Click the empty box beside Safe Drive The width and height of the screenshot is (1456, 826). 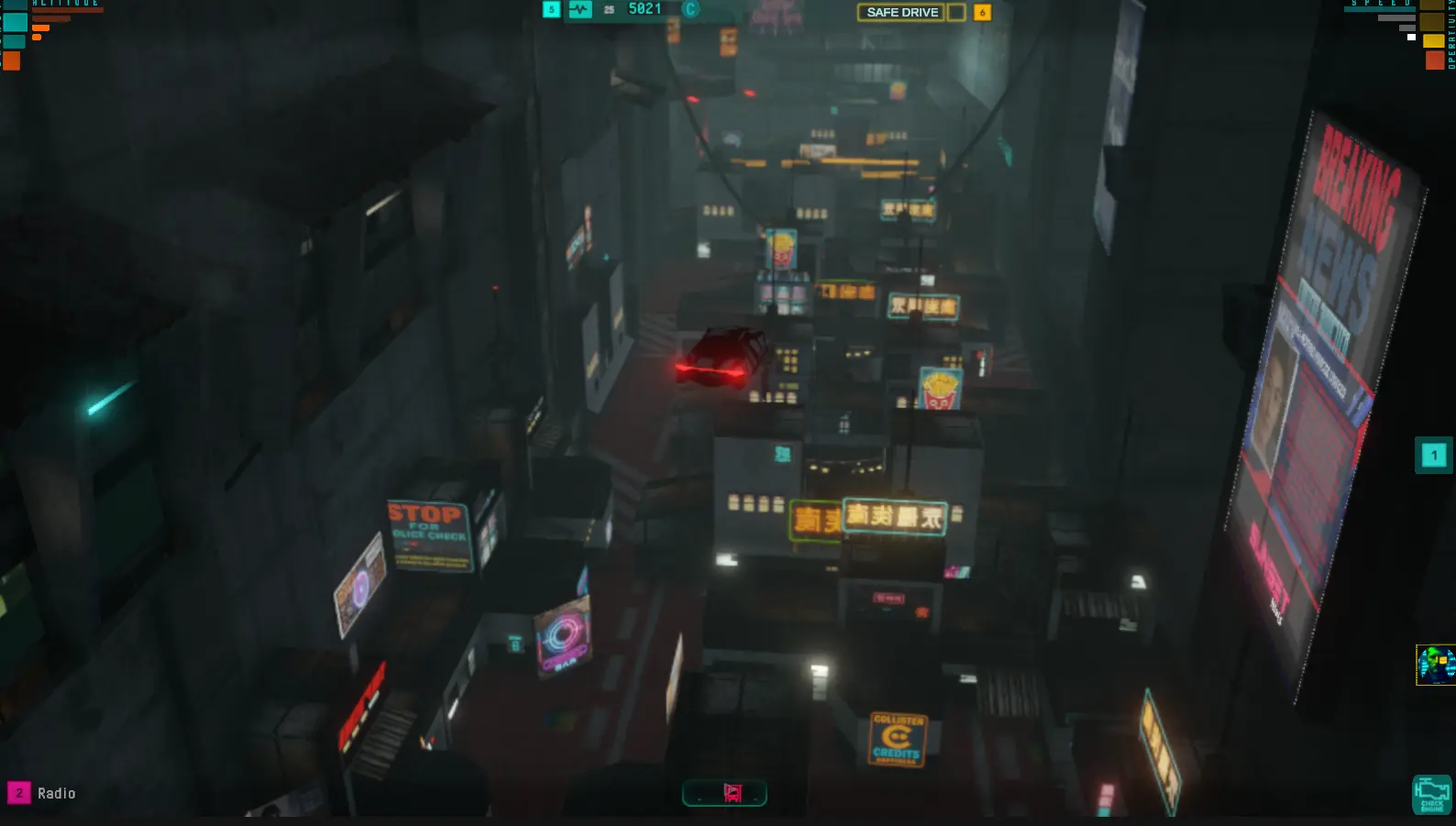tap(956, 12)
